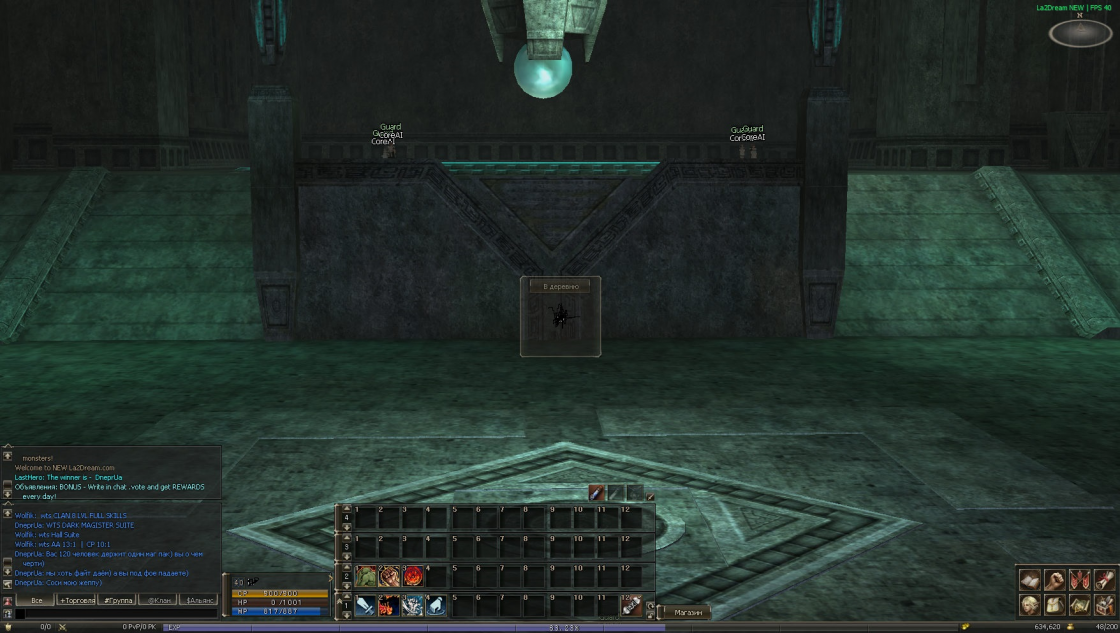
Task: Open the character status elf portrait icon
Action: tap(1030, 604)
